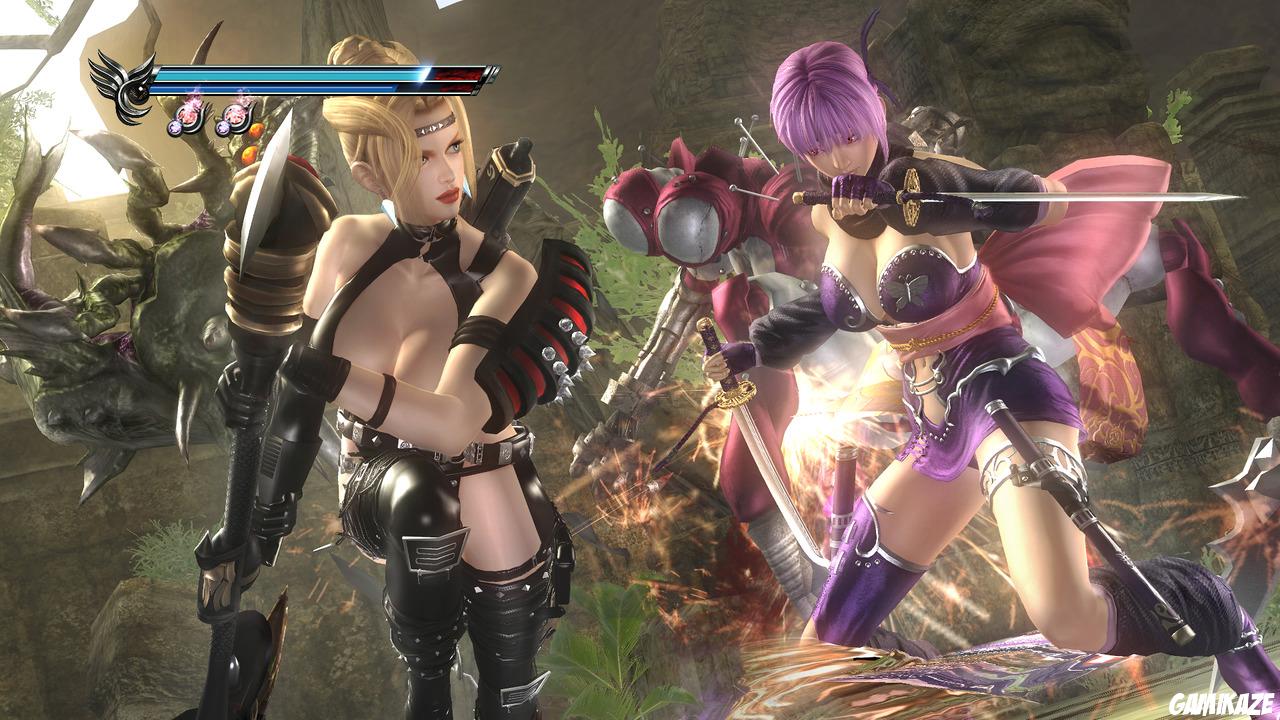Toggle the purple gem on the left orb
This screenshot has width=1280, height=720.
(x=176, y=126)
